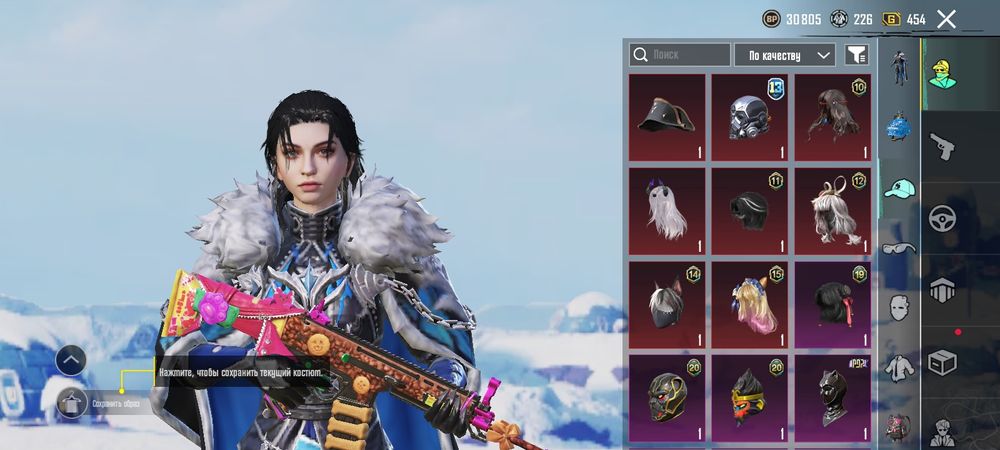Expand the up-arrow circle button
The image size is (1000, 450).
tap(71, 360)
